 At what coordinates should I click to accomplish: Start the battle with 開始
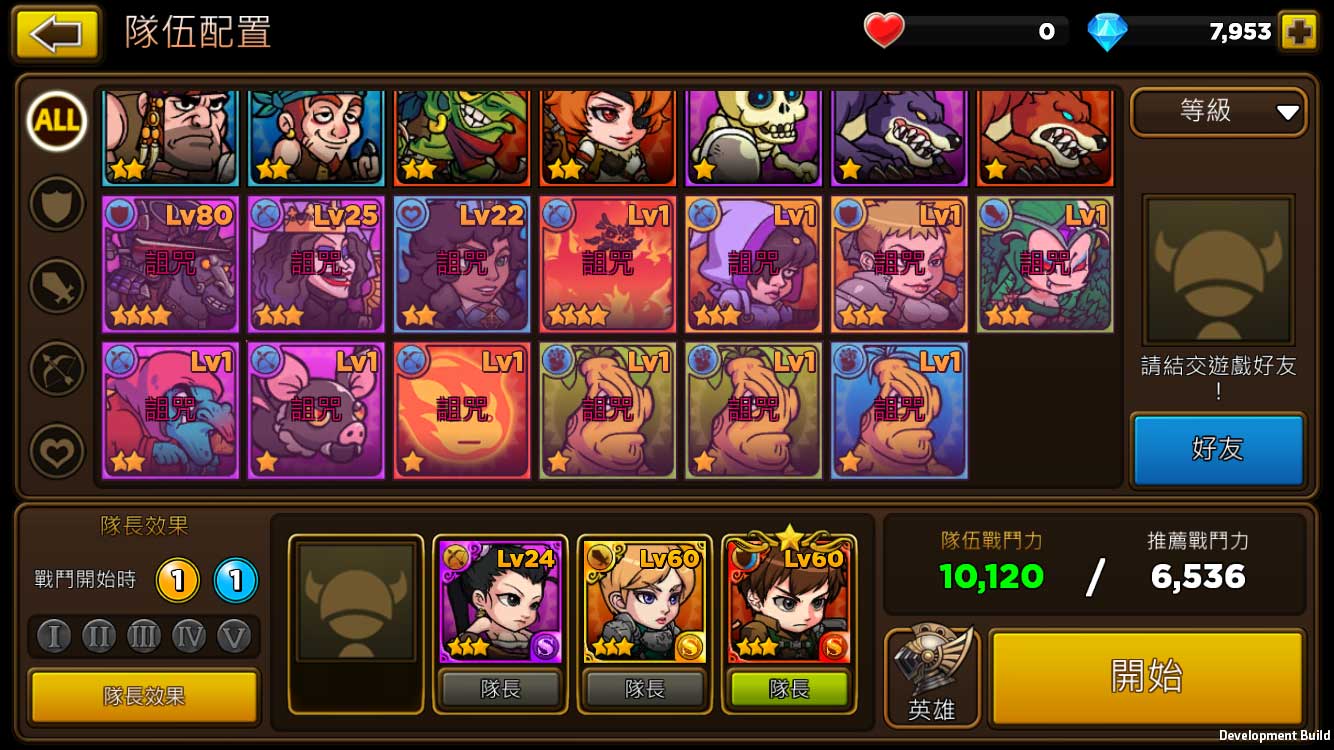click(x=1146, y=677)
